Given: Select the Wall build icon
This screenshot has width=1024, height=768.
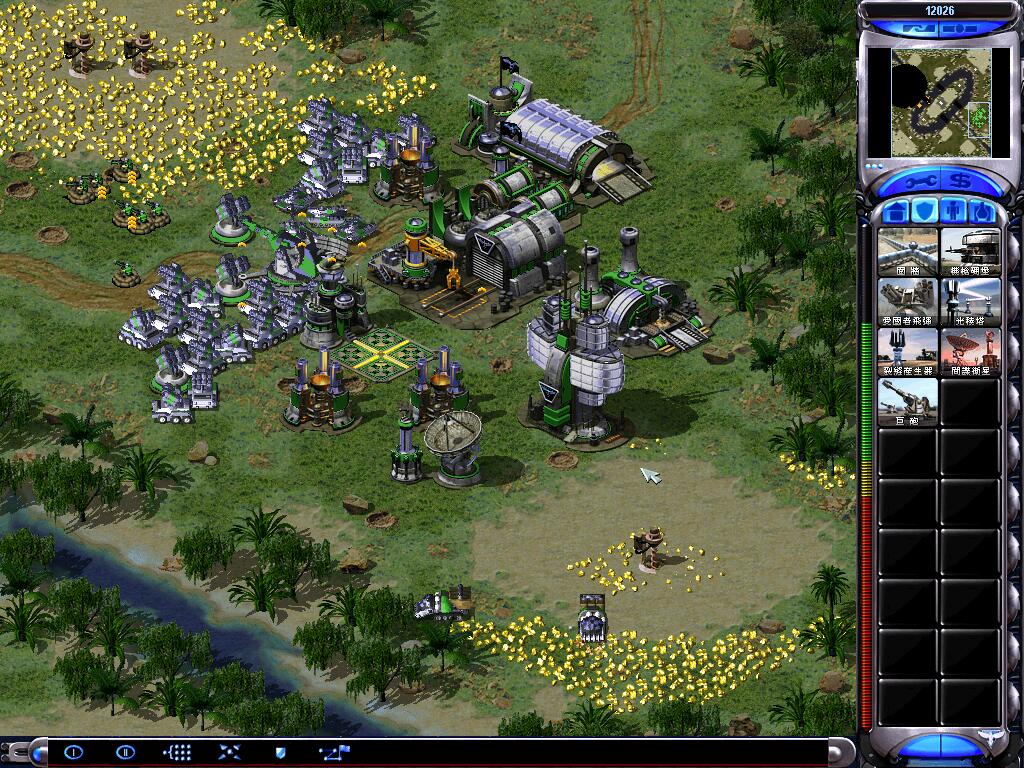Looking at the screenshot, I should (908, 251).
